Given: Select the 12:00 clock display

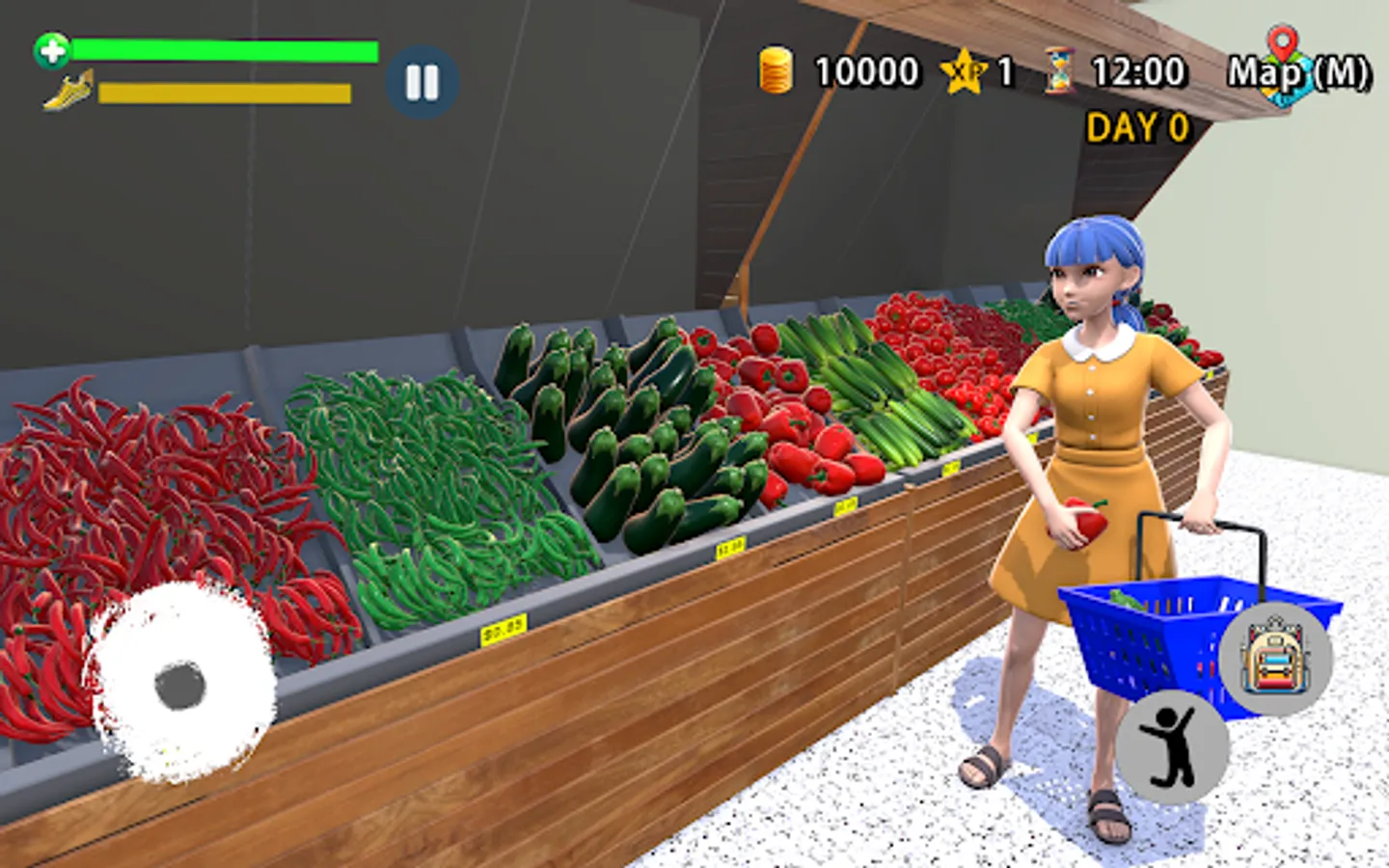Looking at the screenshot, I should (1138, 72).
